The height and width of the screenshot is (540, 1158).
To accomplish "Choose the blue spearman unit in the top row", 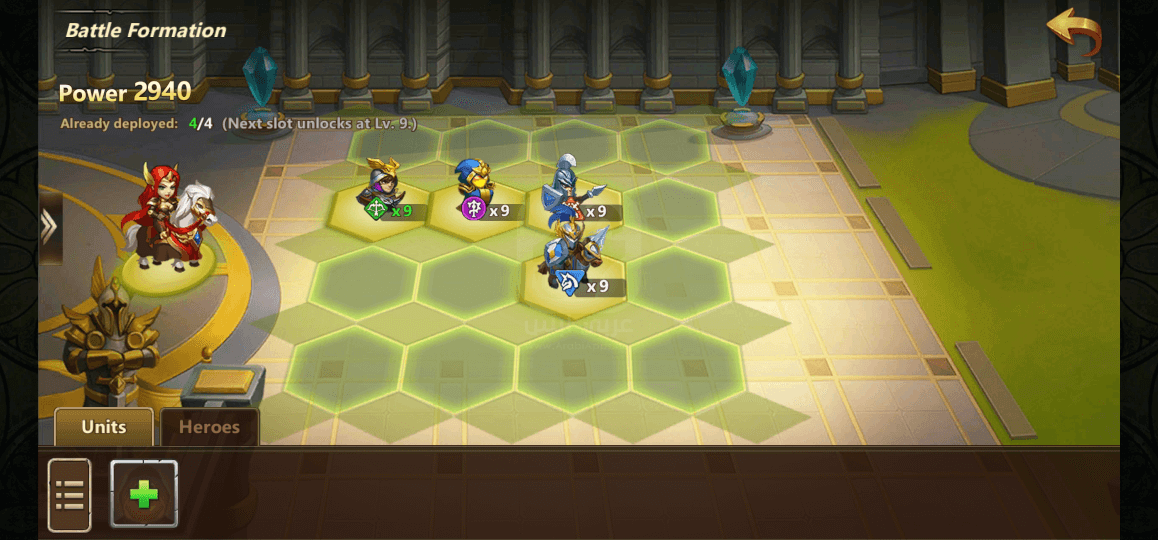I will point(566,190).
